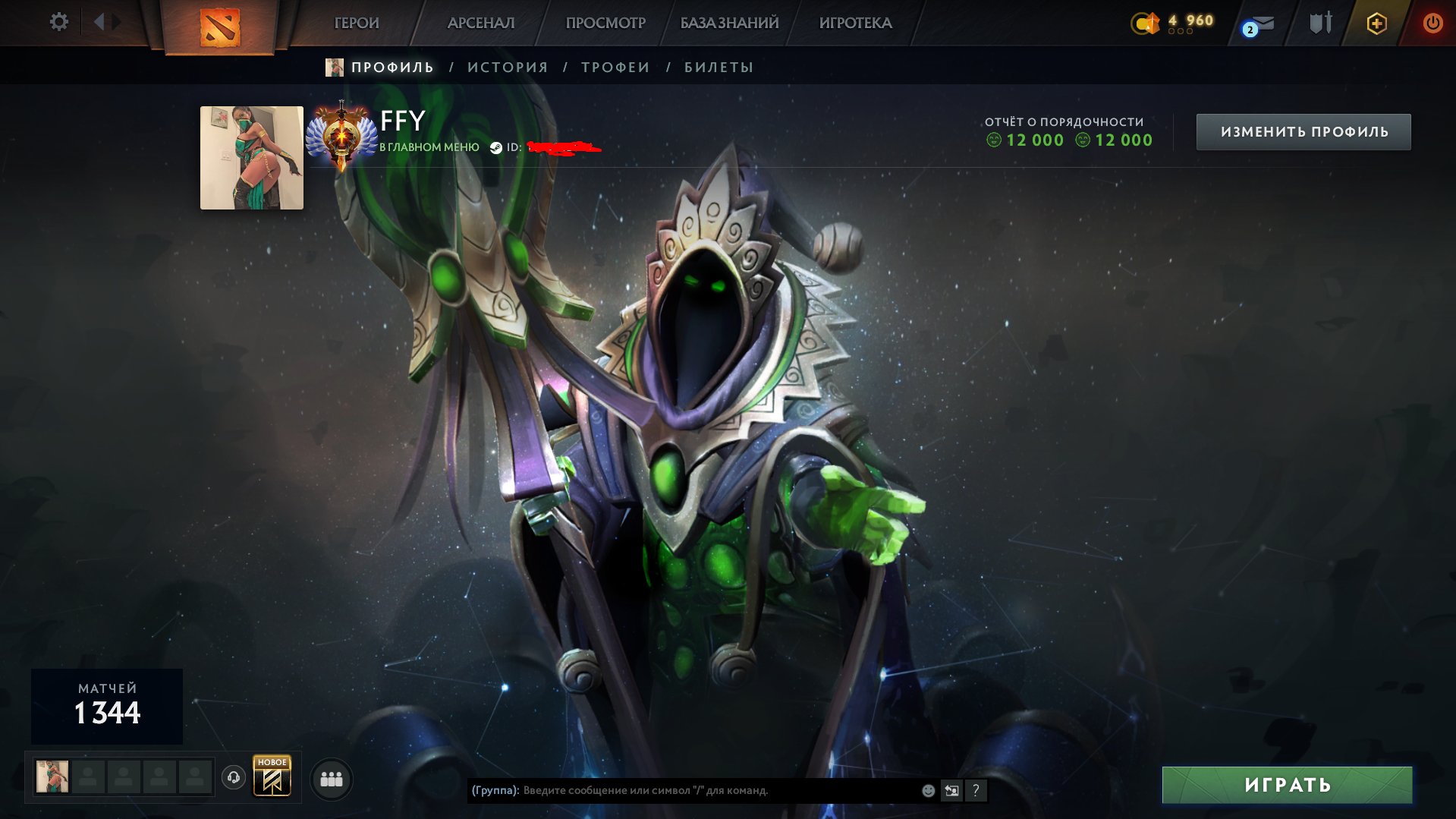1456x819 pixels.
Task: Open the chat emoticon smiley picker
Action: [x=928, y=790]
